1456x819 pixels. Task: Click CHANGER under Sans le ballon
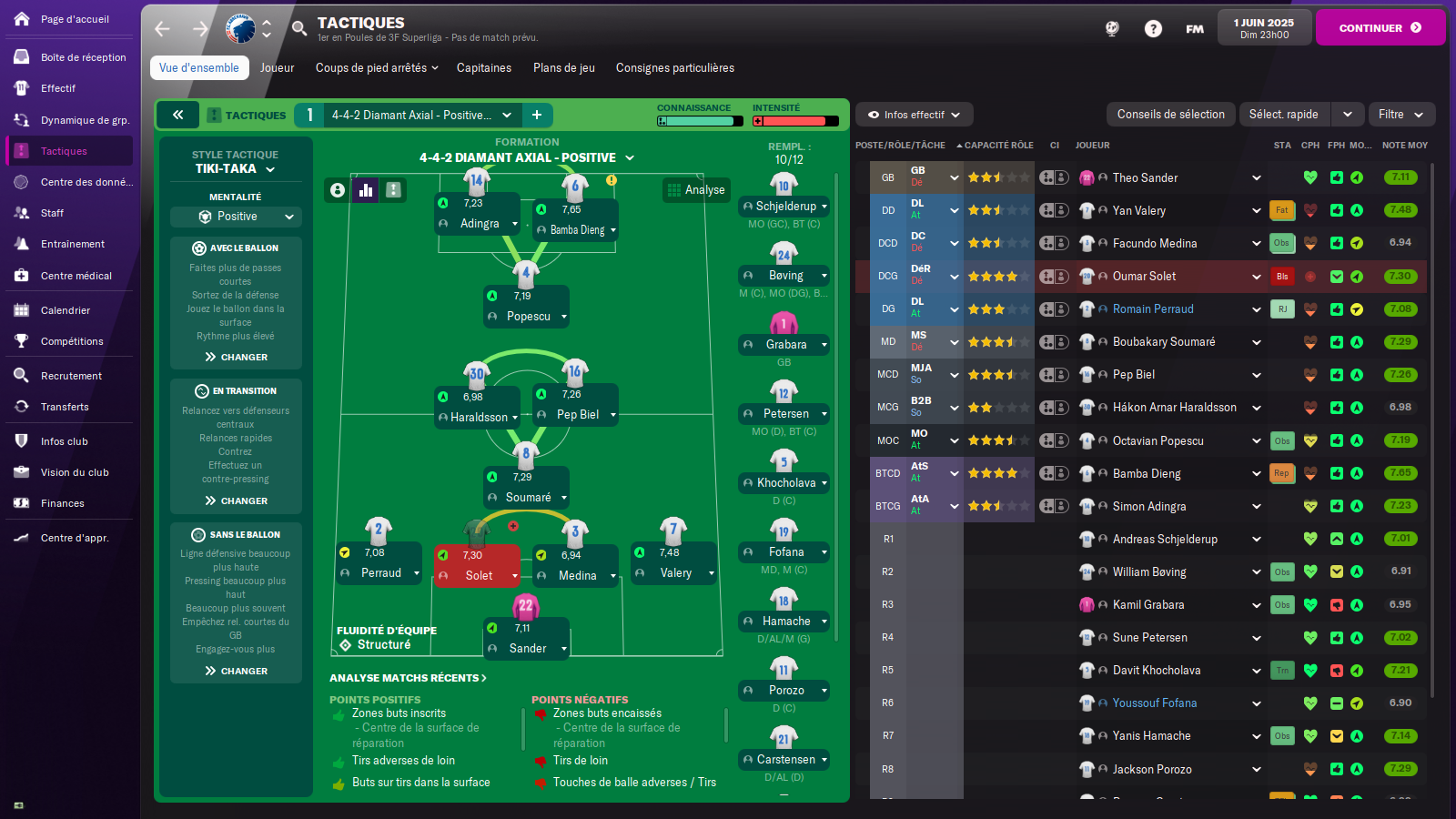(x=237, y=671)
